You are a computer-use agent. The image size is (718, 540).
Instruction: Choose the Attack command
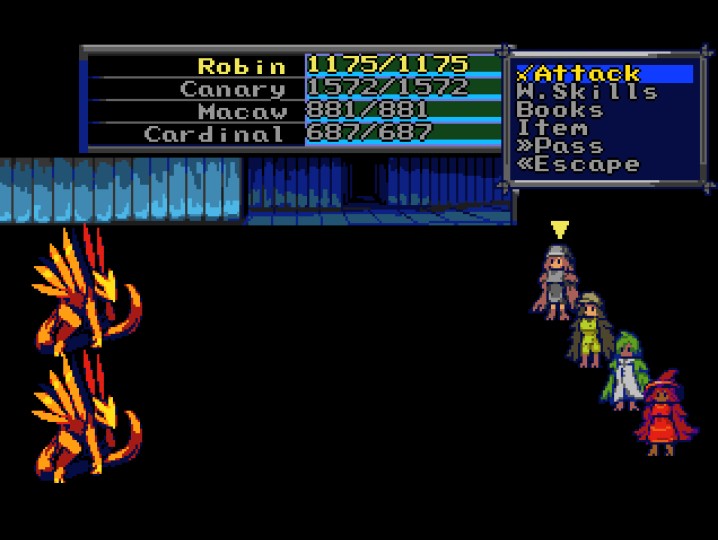pyautogui.click(x=579, y=74)
